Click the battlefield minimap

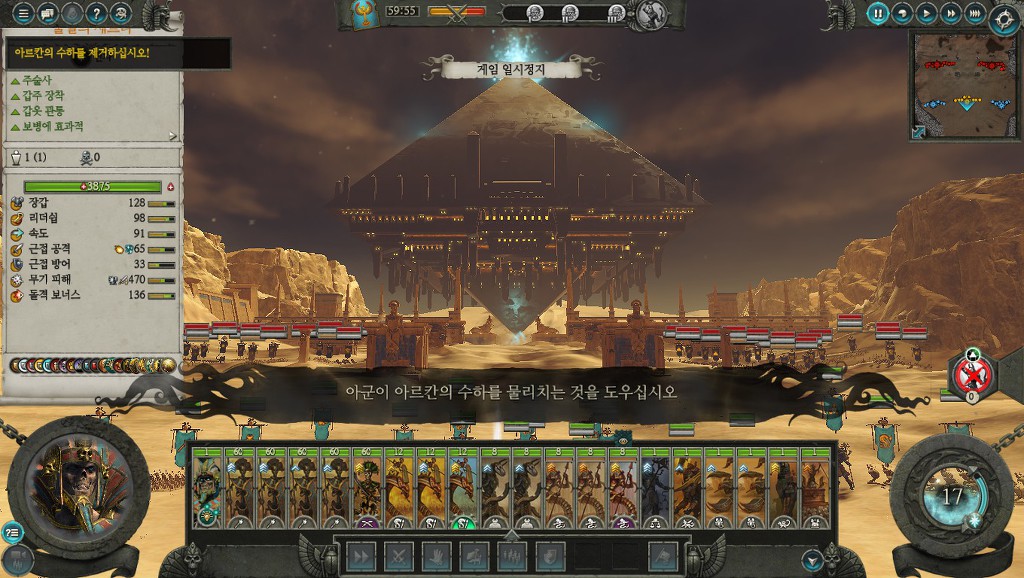point(963,83)
